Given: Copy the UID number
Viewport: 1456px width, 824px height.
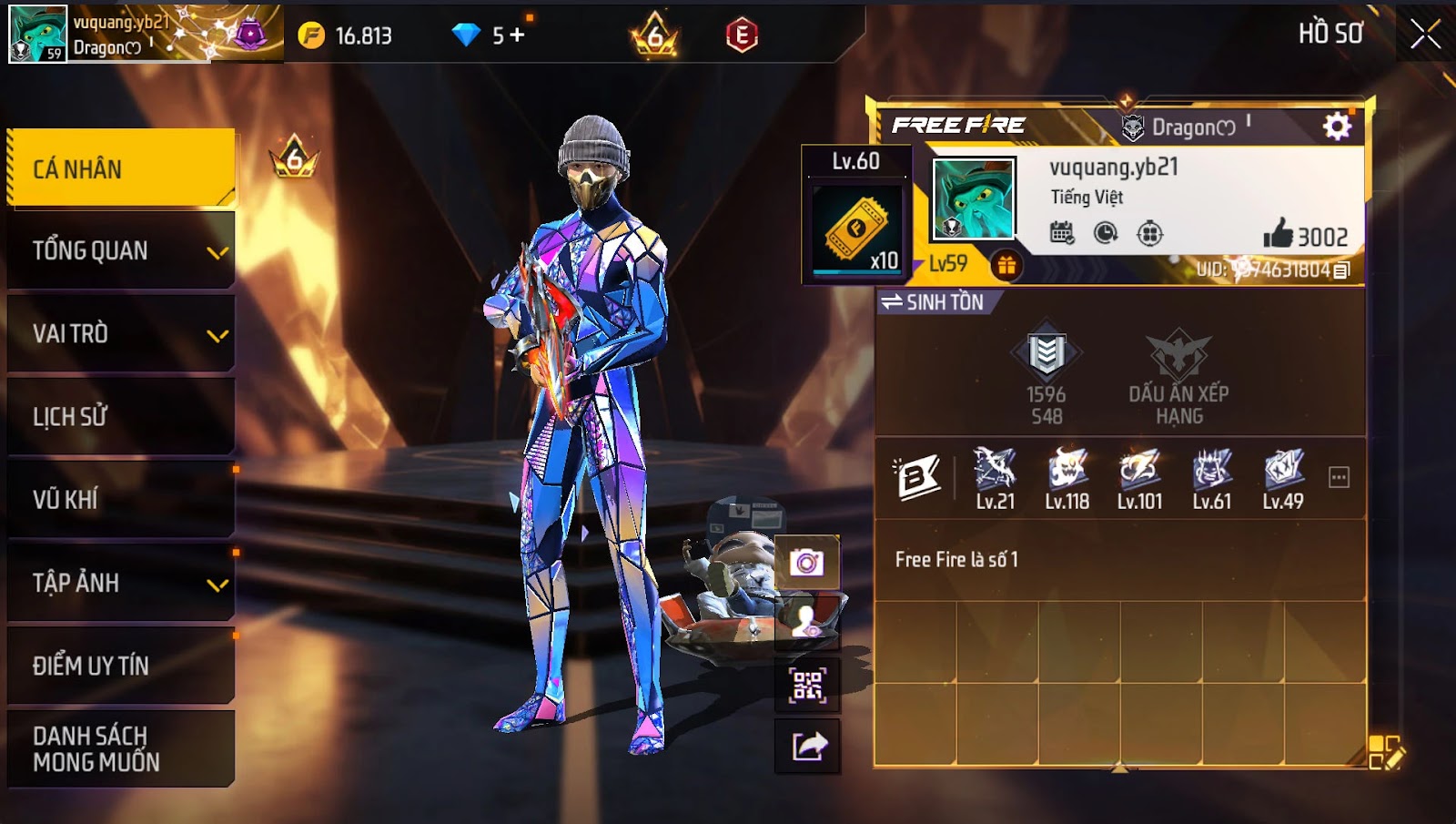Looking at the screenshot, I should point(1341,270).
